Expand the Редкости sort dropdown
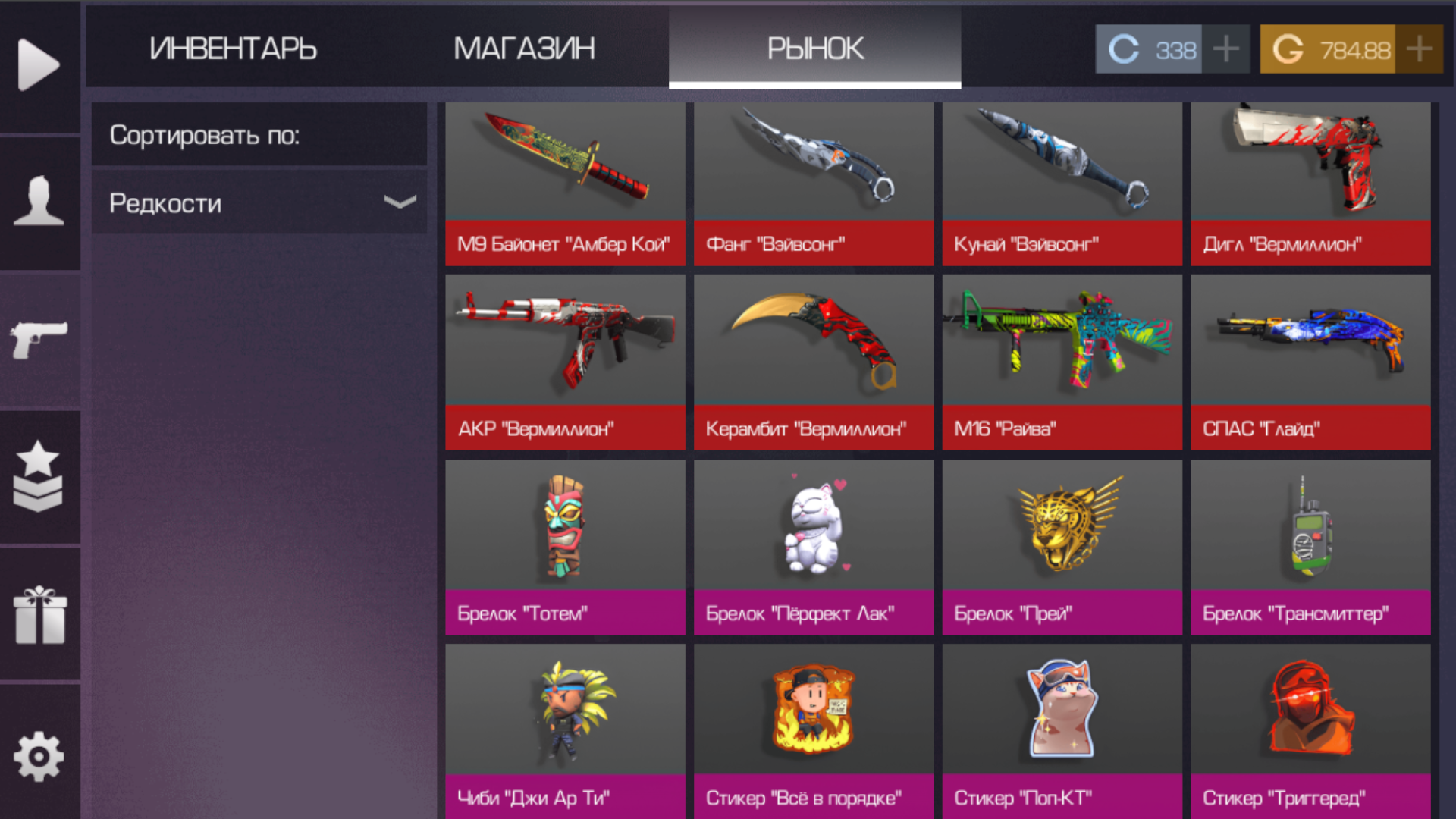The image size is (1456, 819). 259,202
